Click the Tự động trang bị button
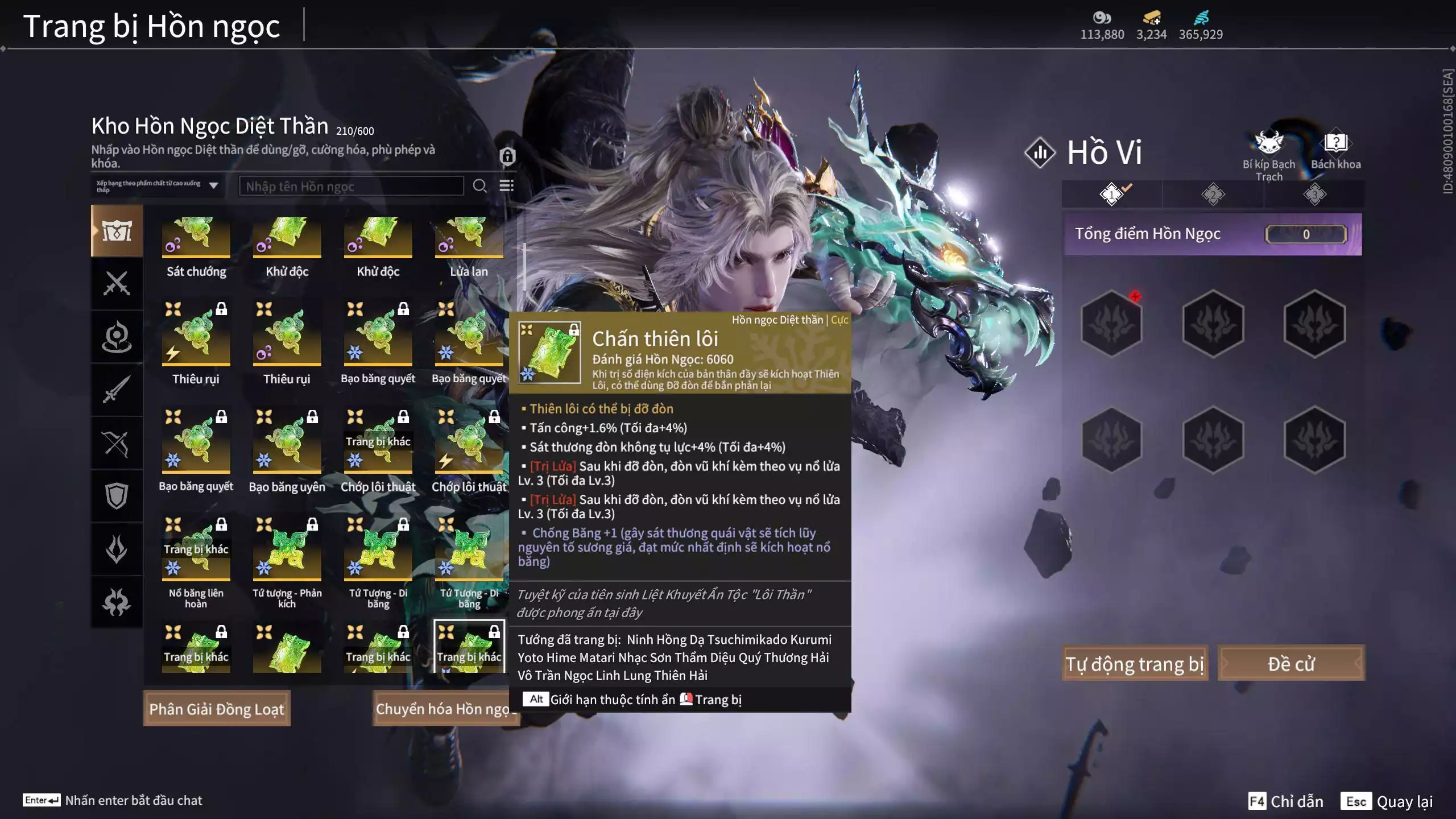 pyautogui.click(x=1135, y=664)
